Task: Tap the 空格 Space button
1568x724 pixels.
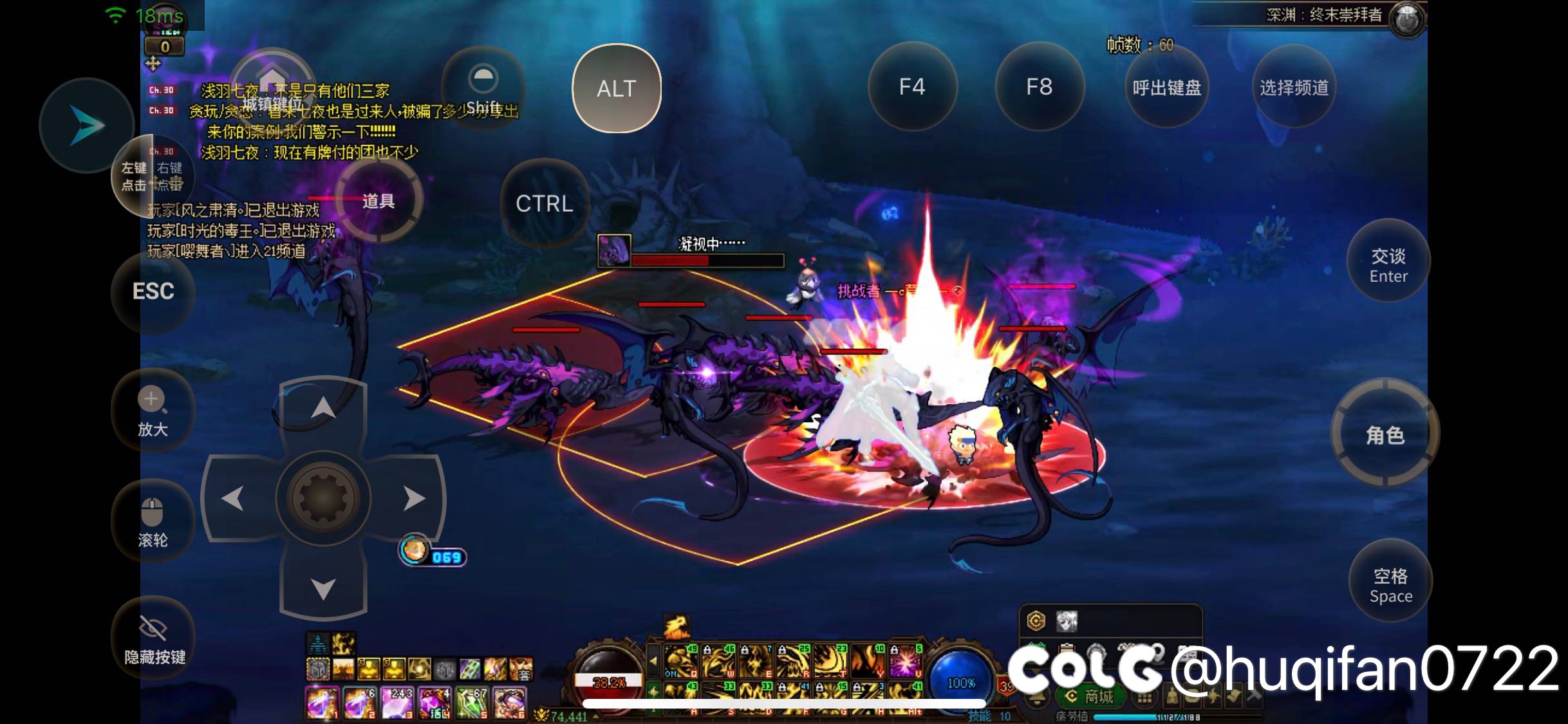Action: coord(1390,584)
